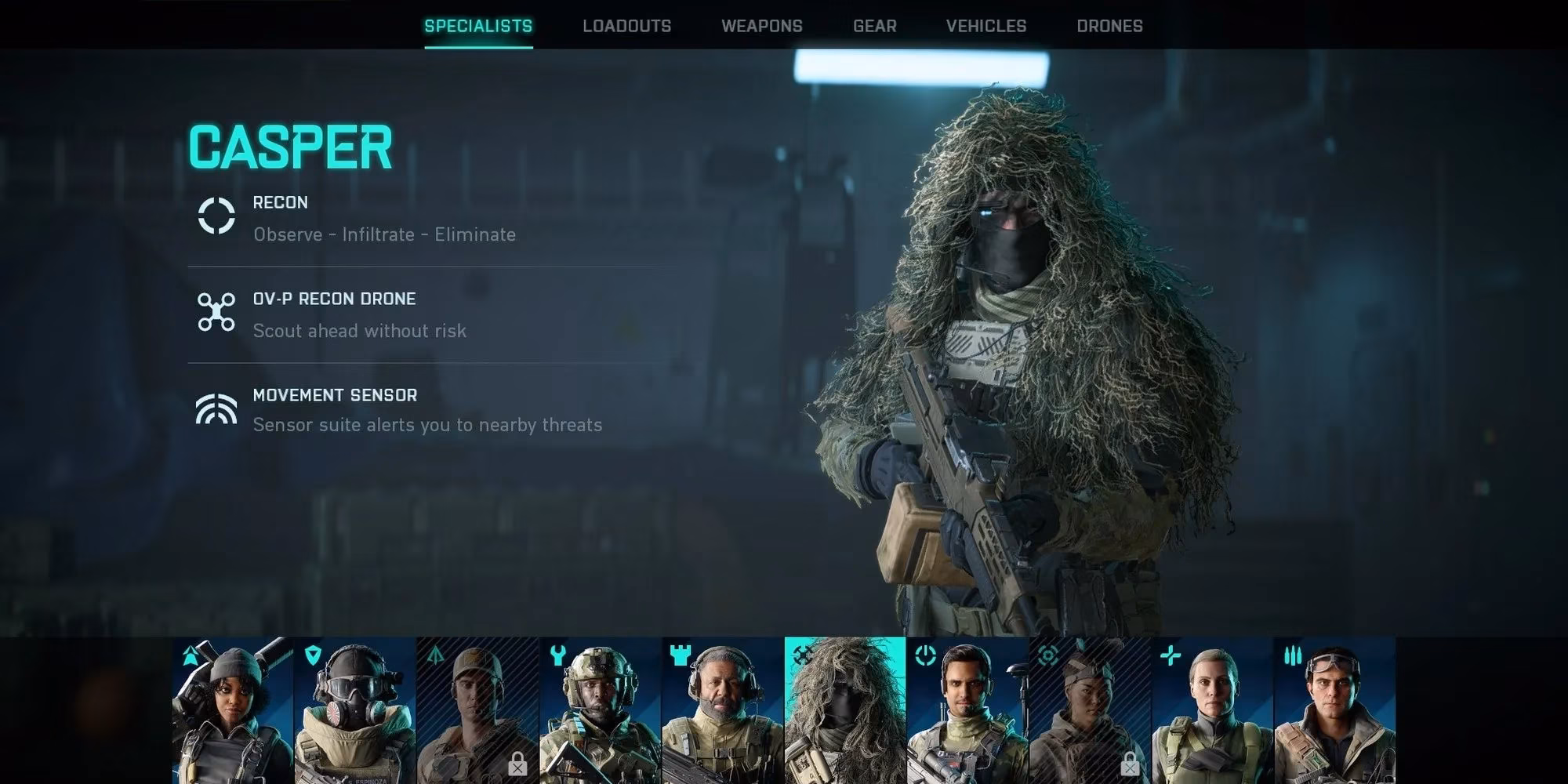Open the LOADOUTS tab

click(626, 25)
